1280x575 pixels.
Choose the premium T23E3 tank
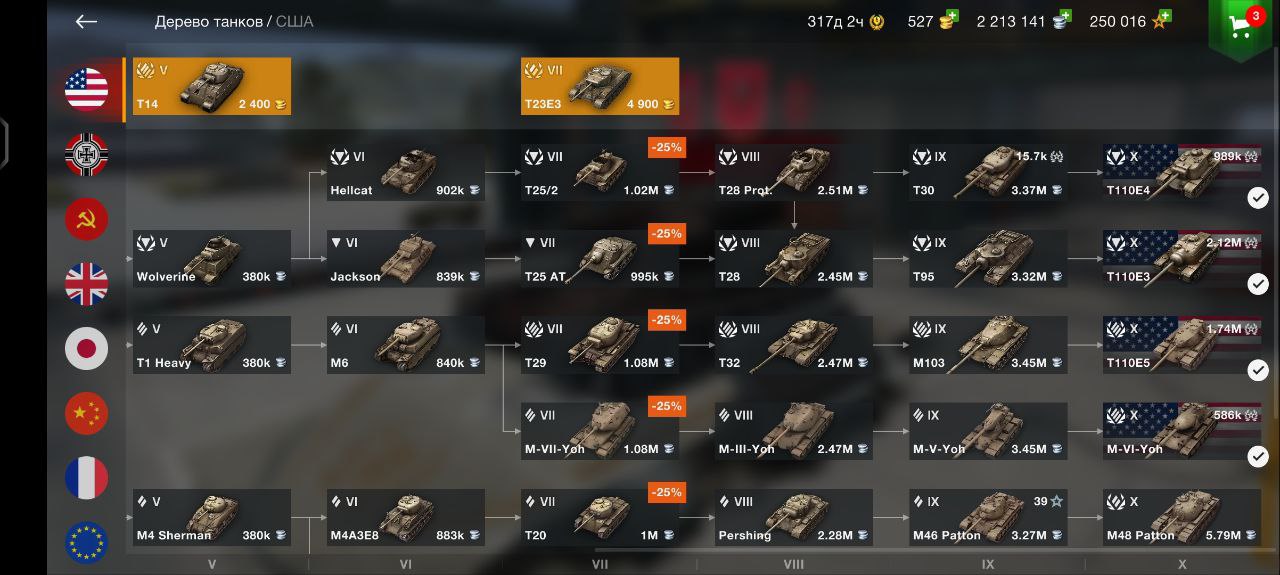(x=600, y=86)
